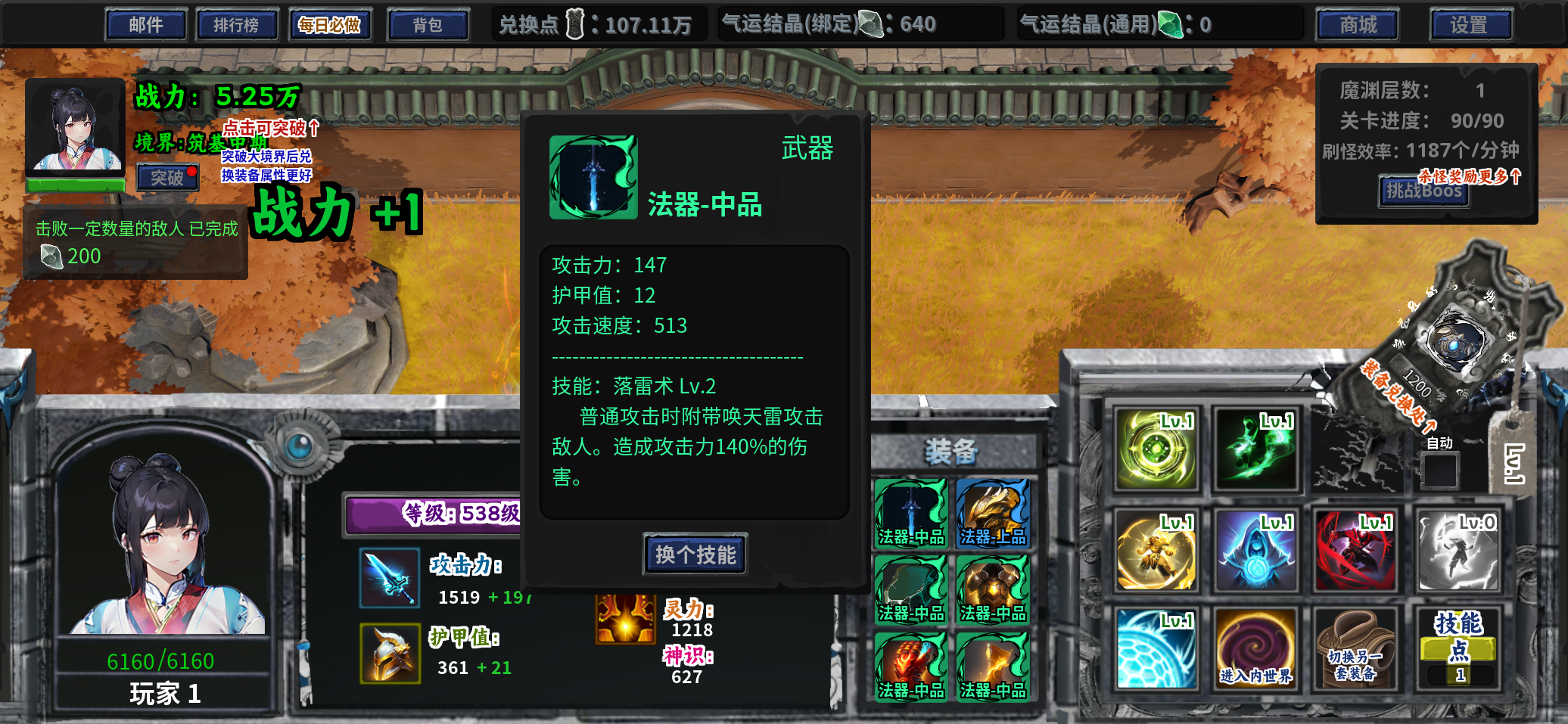The image size is (1568, 724).
Task: Select the red assassin Lv.1 skill icon
Action: coord(1355,551)
